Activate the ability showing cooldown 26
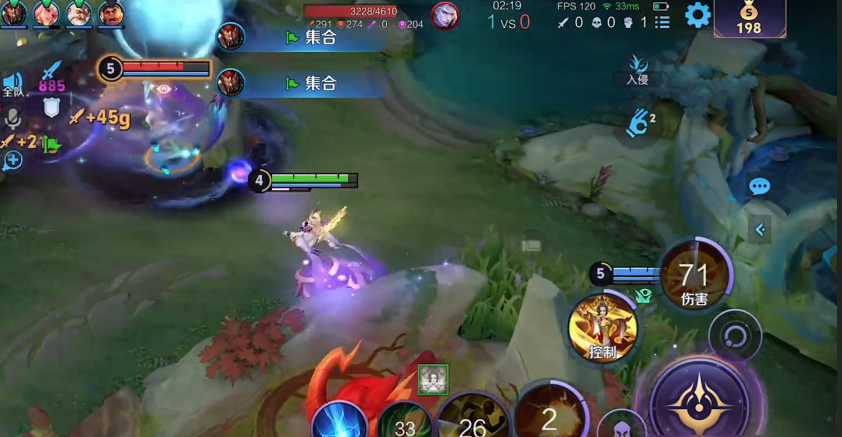 472,420
